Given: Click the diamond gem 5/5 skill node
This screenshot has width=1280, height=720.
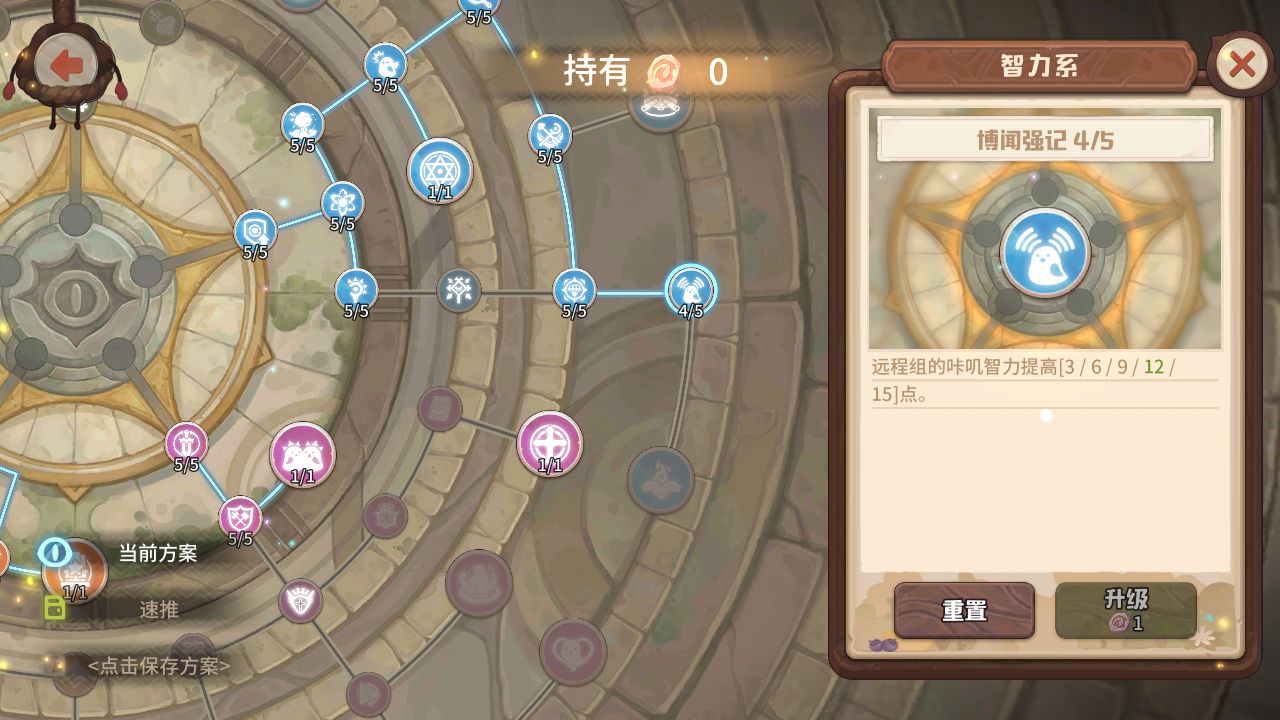Looking at the screenshot, I should [572, 289].
